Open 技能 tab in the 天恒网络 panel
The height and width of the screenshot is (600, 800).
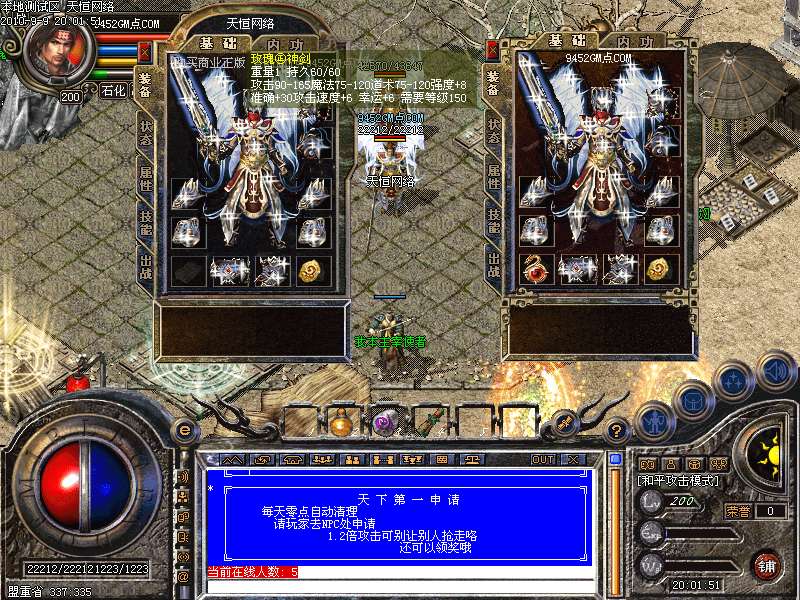[x=145, y=221]
